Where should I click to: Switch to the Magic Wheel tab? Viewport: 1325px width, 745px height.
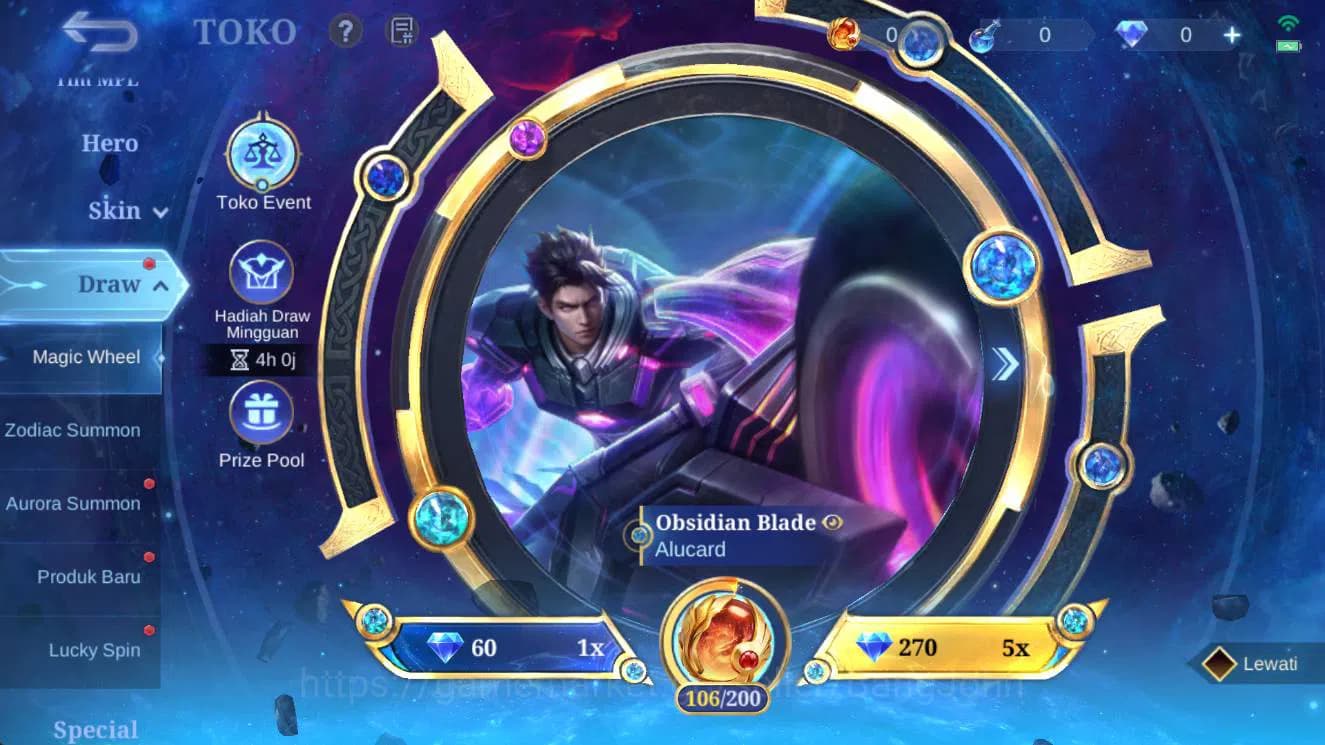[87, 357]
